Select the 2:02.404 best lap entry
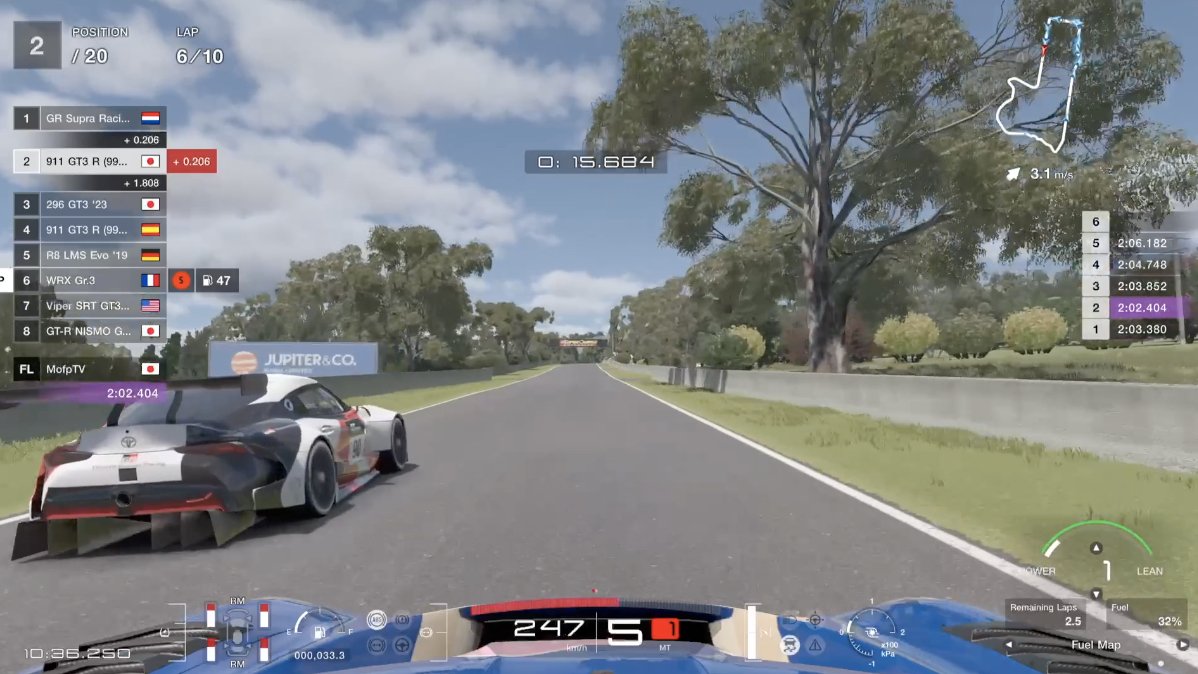This screenshot has height=674, width=1198. click(1134, 308)
